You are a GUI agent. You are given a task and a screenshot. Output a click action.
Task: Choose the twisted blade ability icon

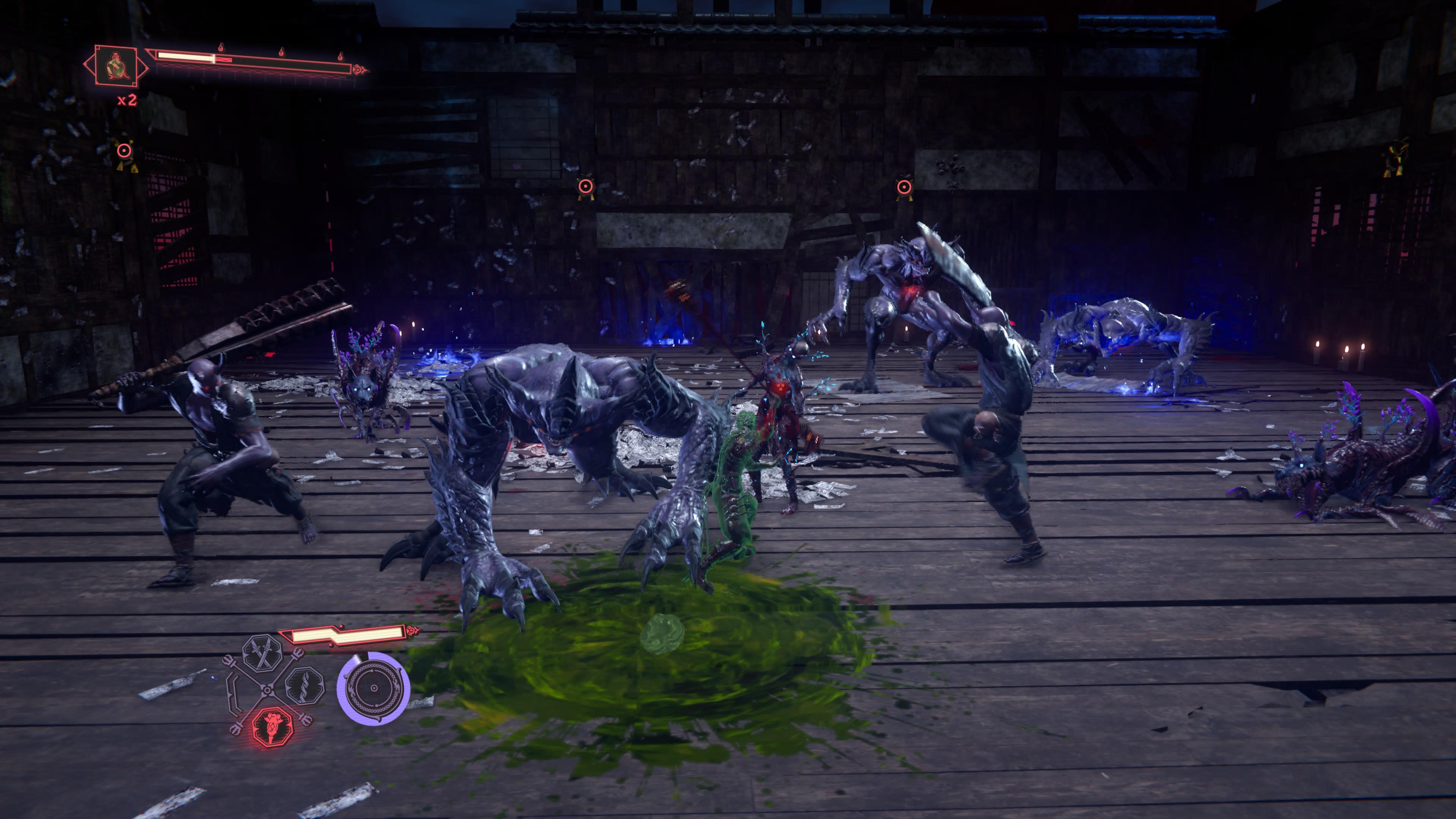[304, 686]
